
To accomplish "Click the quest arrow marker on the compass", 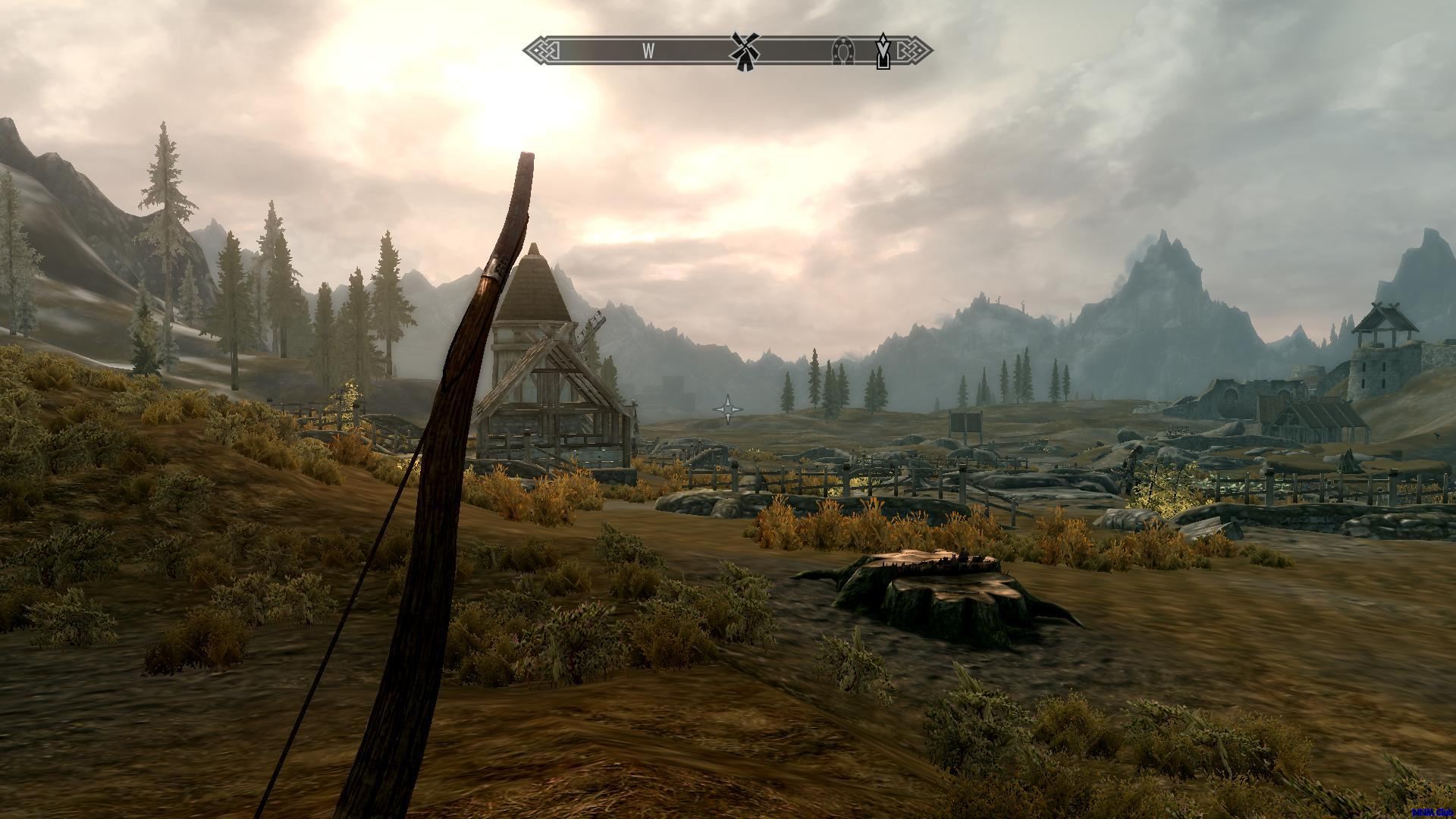I will pyautogui.click(x=883, y=51).
